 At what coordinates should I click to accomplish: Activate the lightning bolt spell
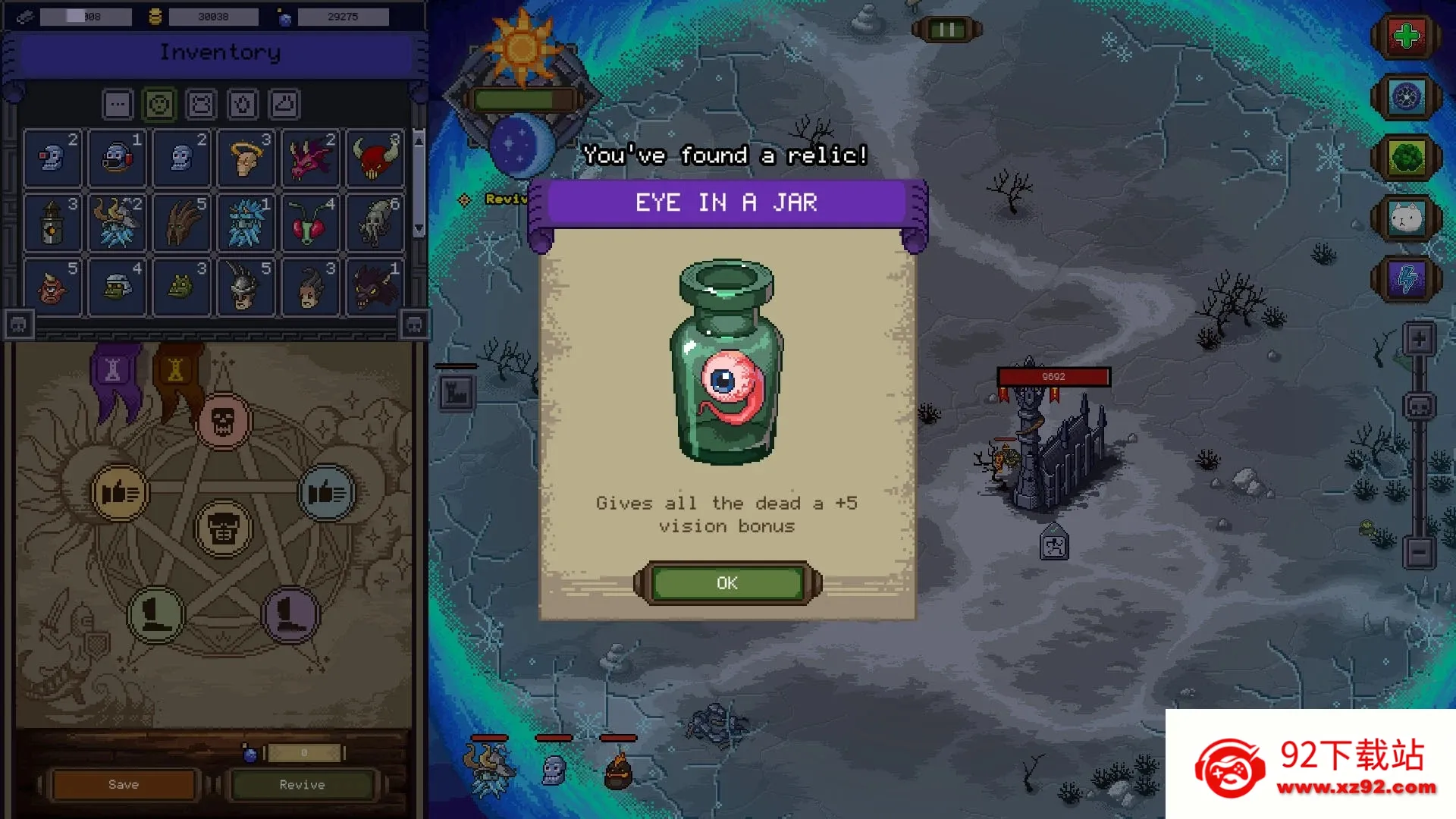coord(1407,279)
